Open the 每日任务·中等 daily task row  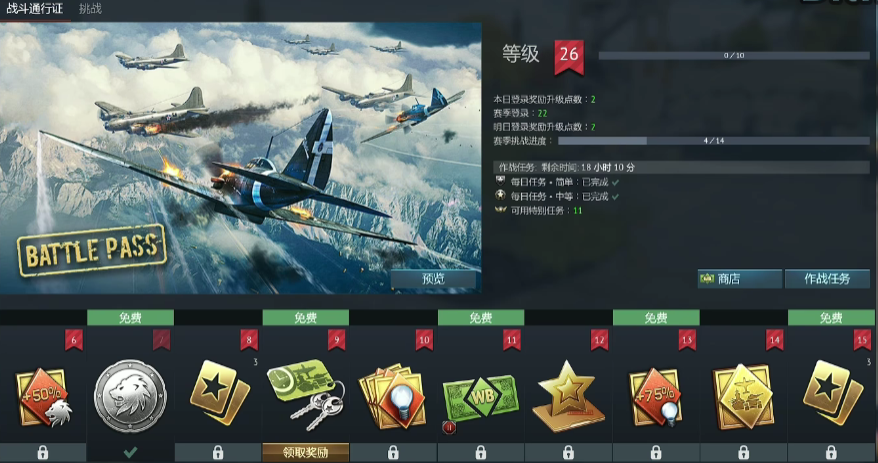pos(560,196)
